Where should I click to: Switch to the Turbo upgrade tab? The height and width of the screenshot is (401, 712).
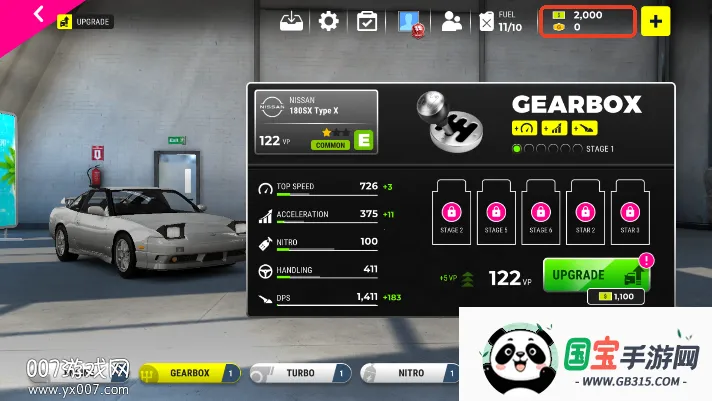tap(301, 373)
